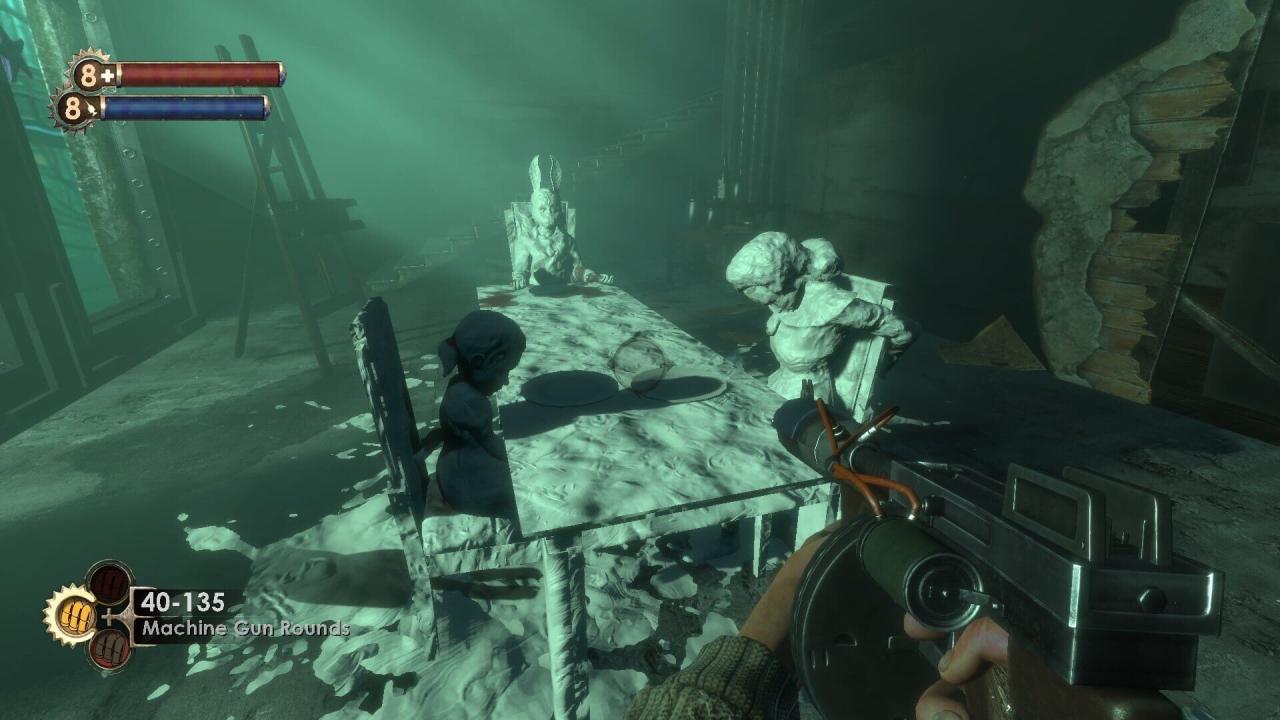
Task: Choose the red lower ammo type icon
Action: (x=109, y=647)
